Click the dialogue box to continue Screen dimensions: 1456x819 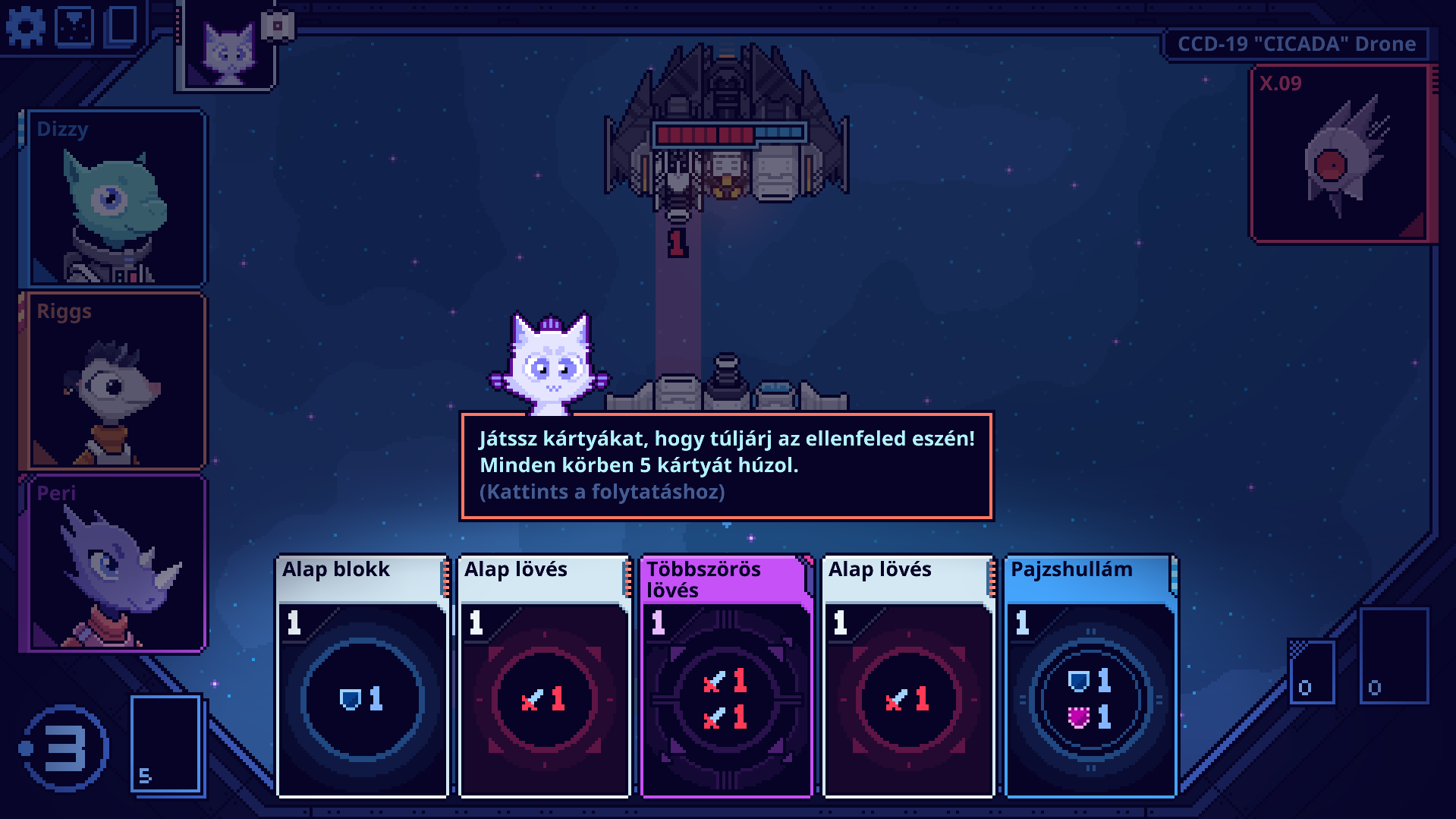pos(726,466)
